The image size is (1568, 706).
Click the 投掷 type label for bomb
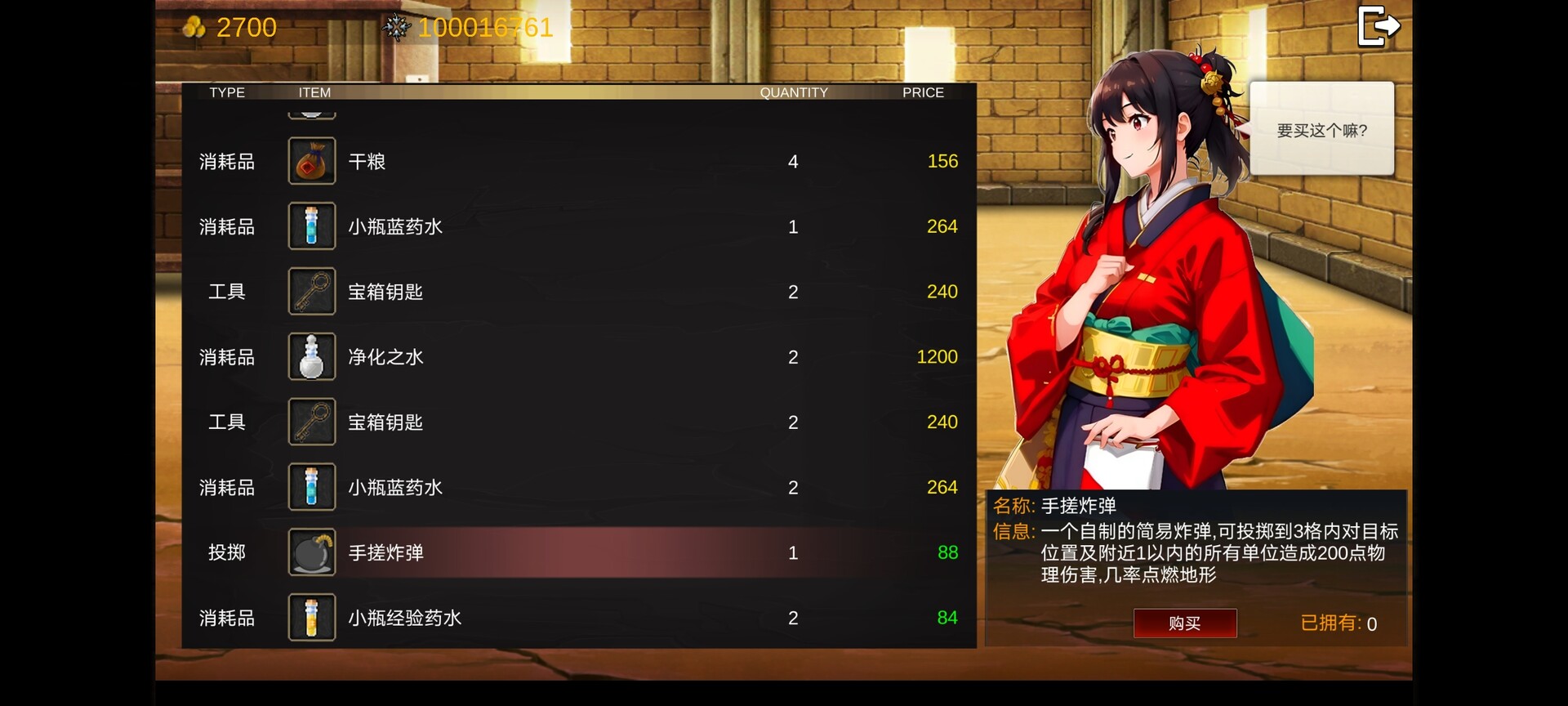click(x=226, y=552)
